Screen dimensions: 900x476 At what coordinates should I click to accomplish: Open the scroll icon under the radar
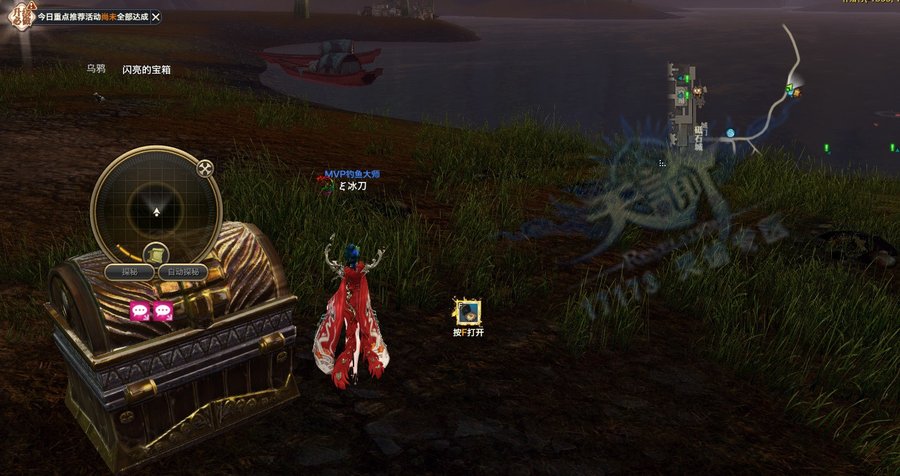pyautogui.click(x=154, y=253)
